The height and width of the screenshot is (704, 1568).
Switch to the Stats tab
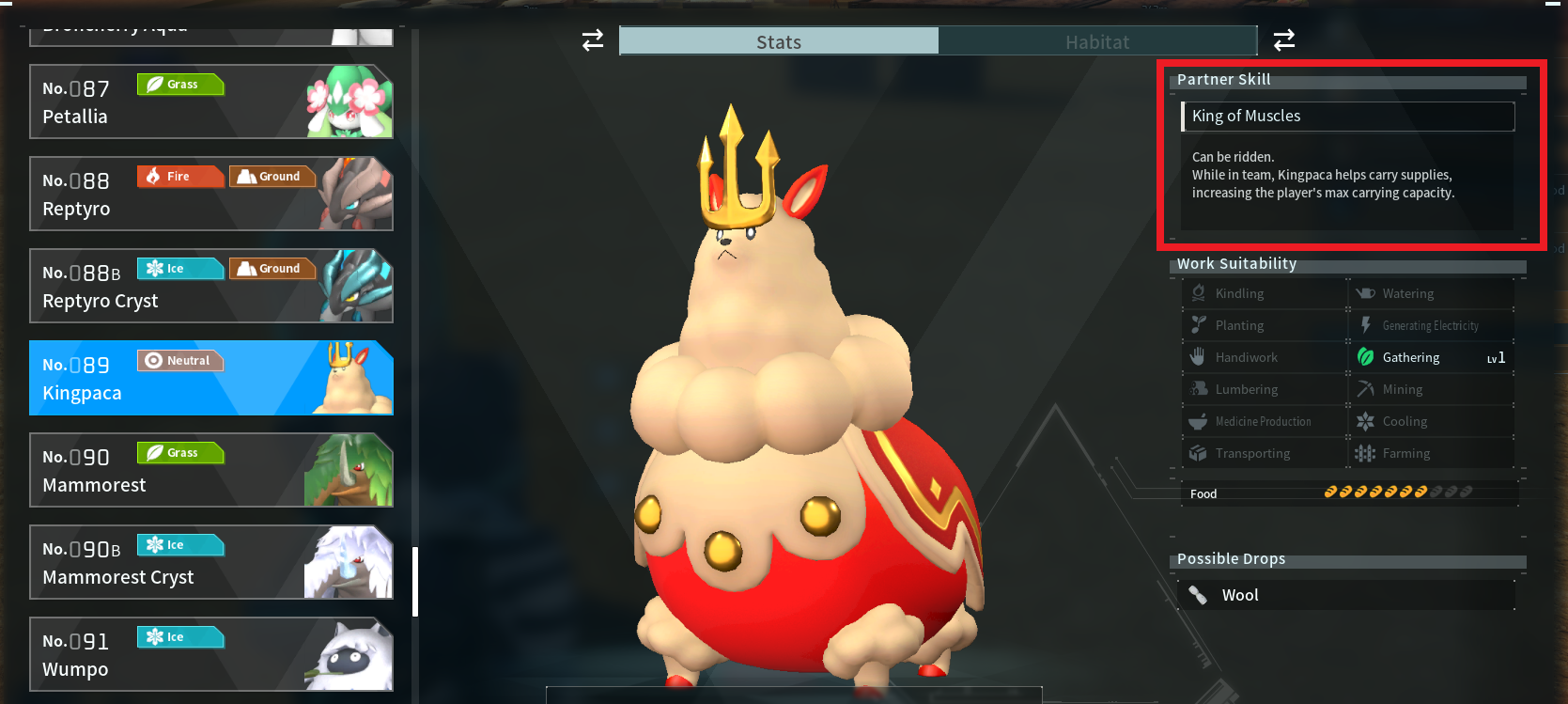778,41
